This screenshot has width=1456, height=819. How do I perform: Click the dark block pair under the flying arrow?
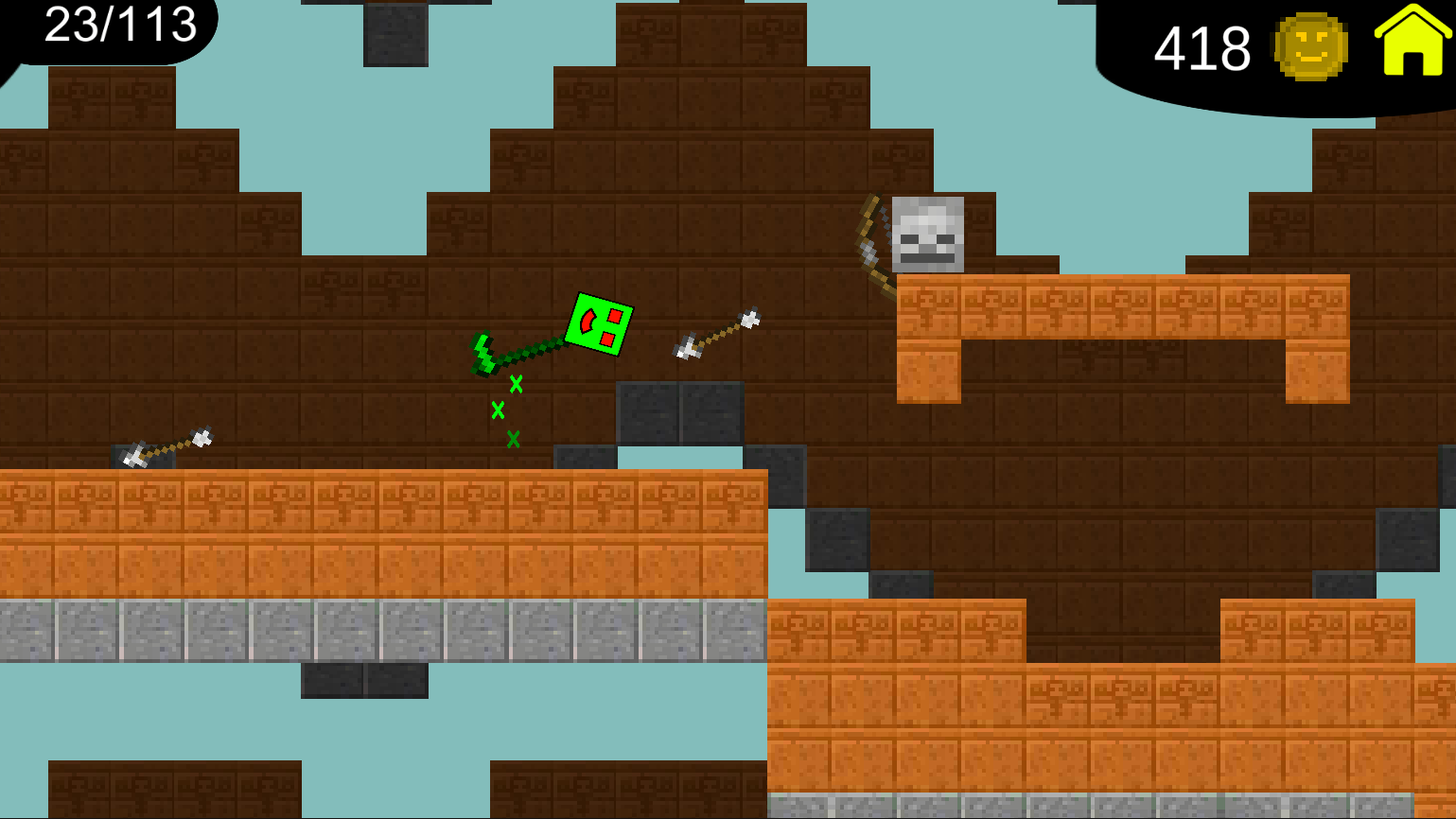[x=681, y=411]
